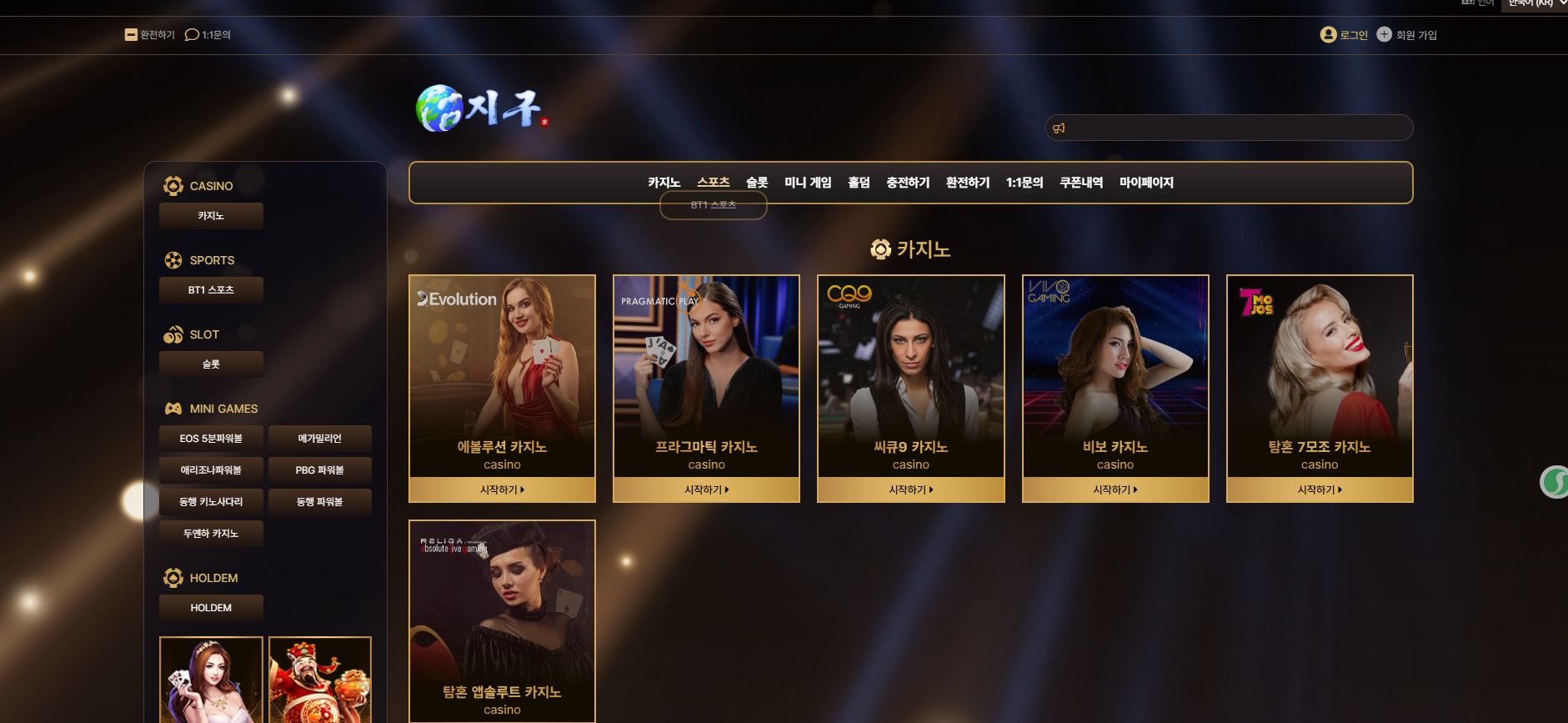Choose 쿠폰내역 in the navigation bar
The width and height of the screenshot is (1568, 723).
1081,183
